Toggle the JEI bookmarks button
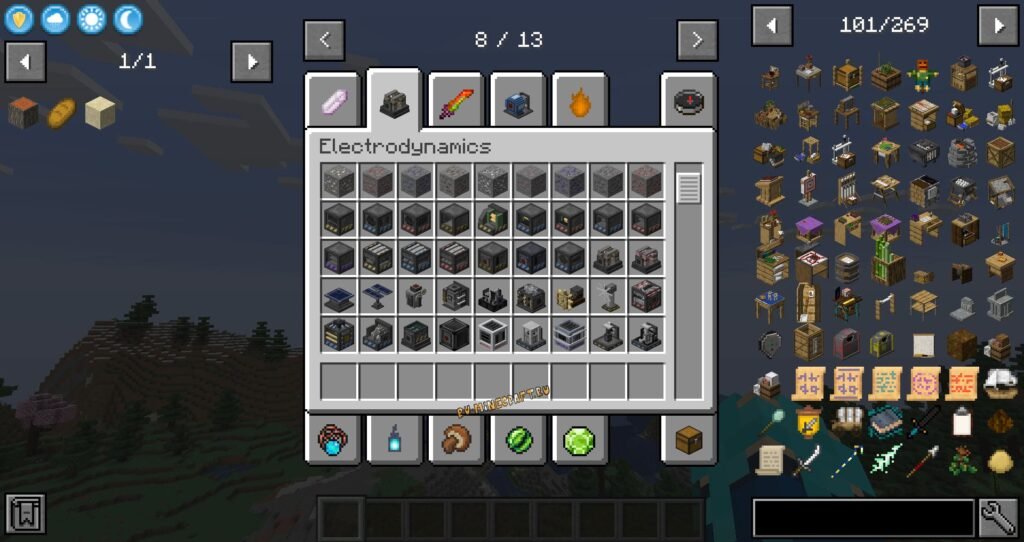Screen dimensions: 1024x542 [25, 514]
